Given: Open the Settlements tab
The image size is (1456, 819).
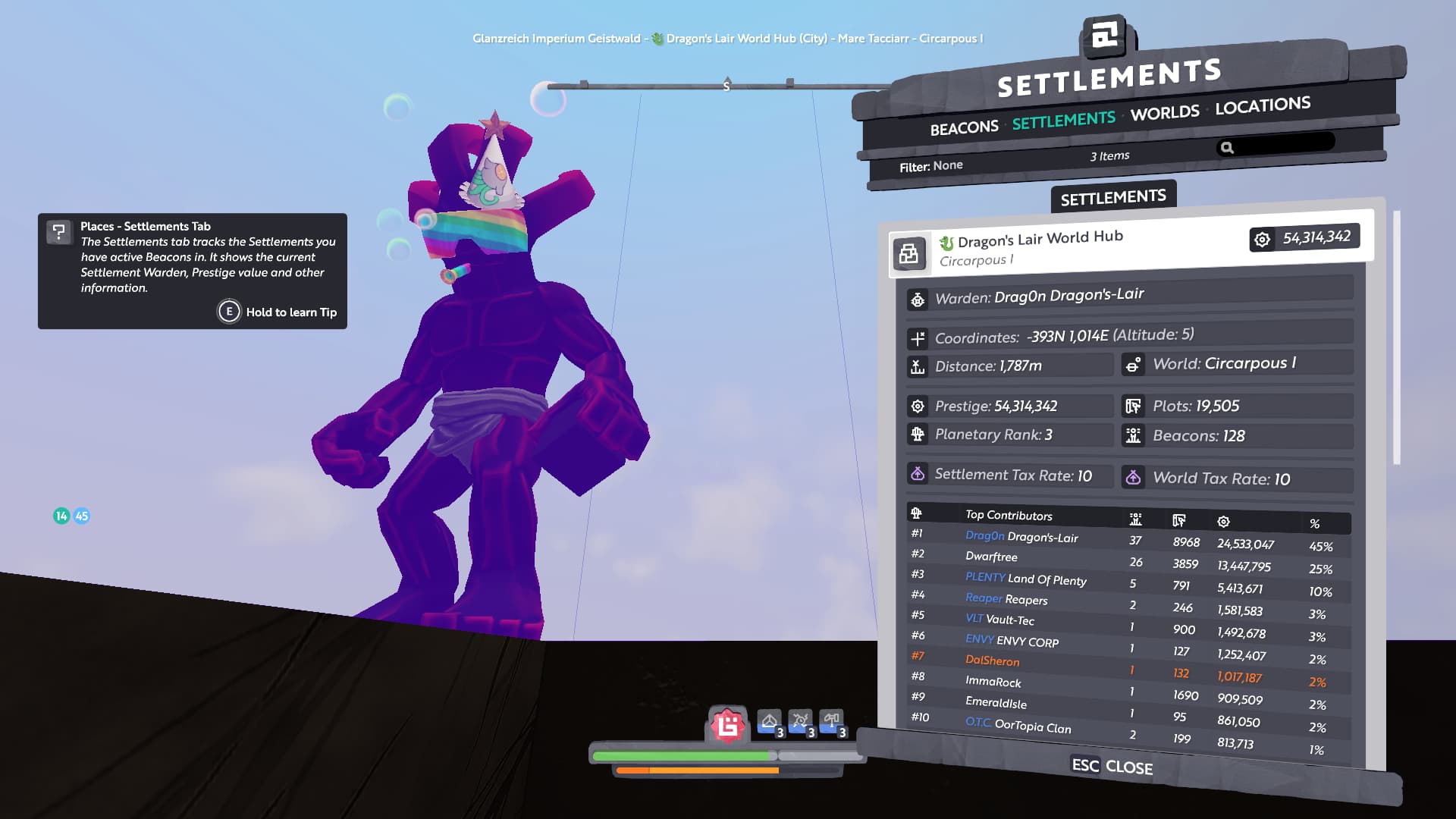Looking at the screenshot, I should 1063,121.
